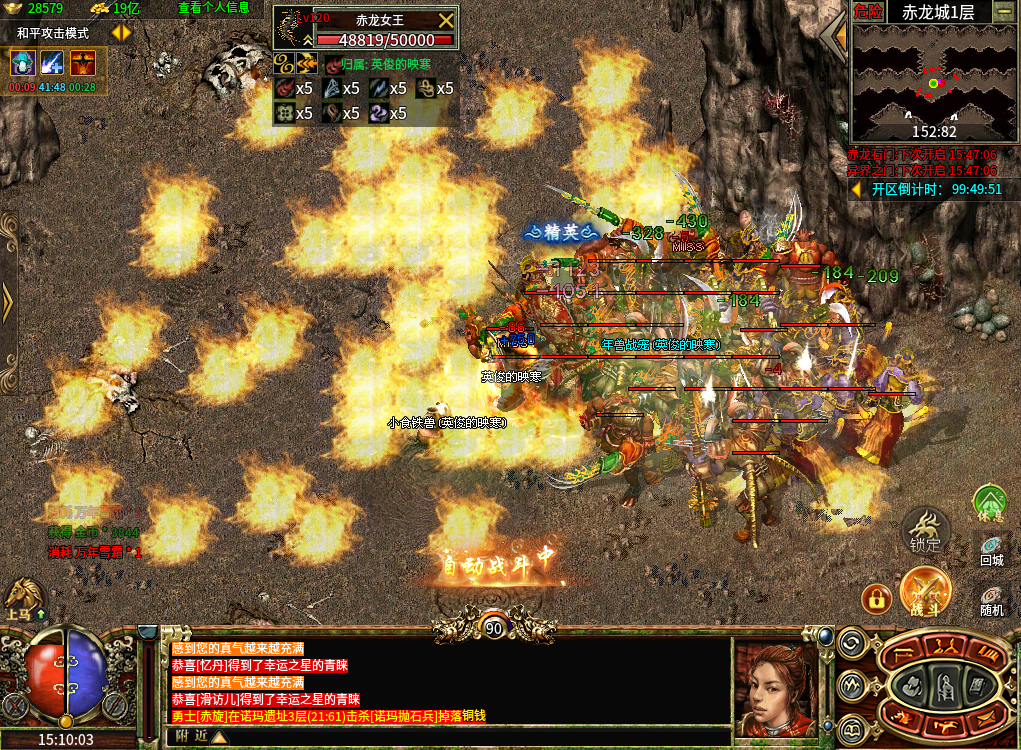Viewport: 1021px width, 750px height.
Task: Collapse the minimap with the minus button
Action: [x=1003, y=12]
